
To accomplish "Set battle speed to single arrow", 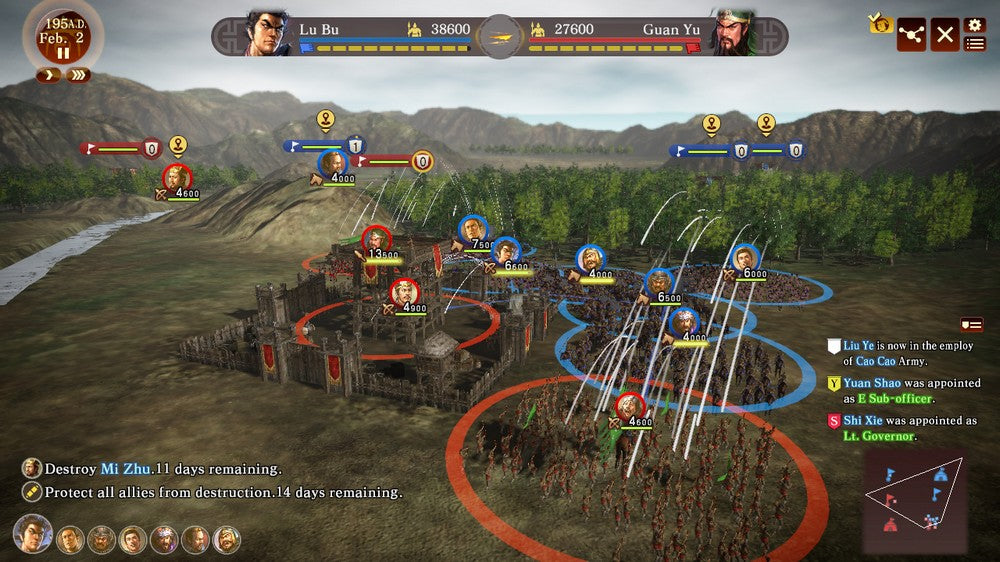I will point(46,75).
